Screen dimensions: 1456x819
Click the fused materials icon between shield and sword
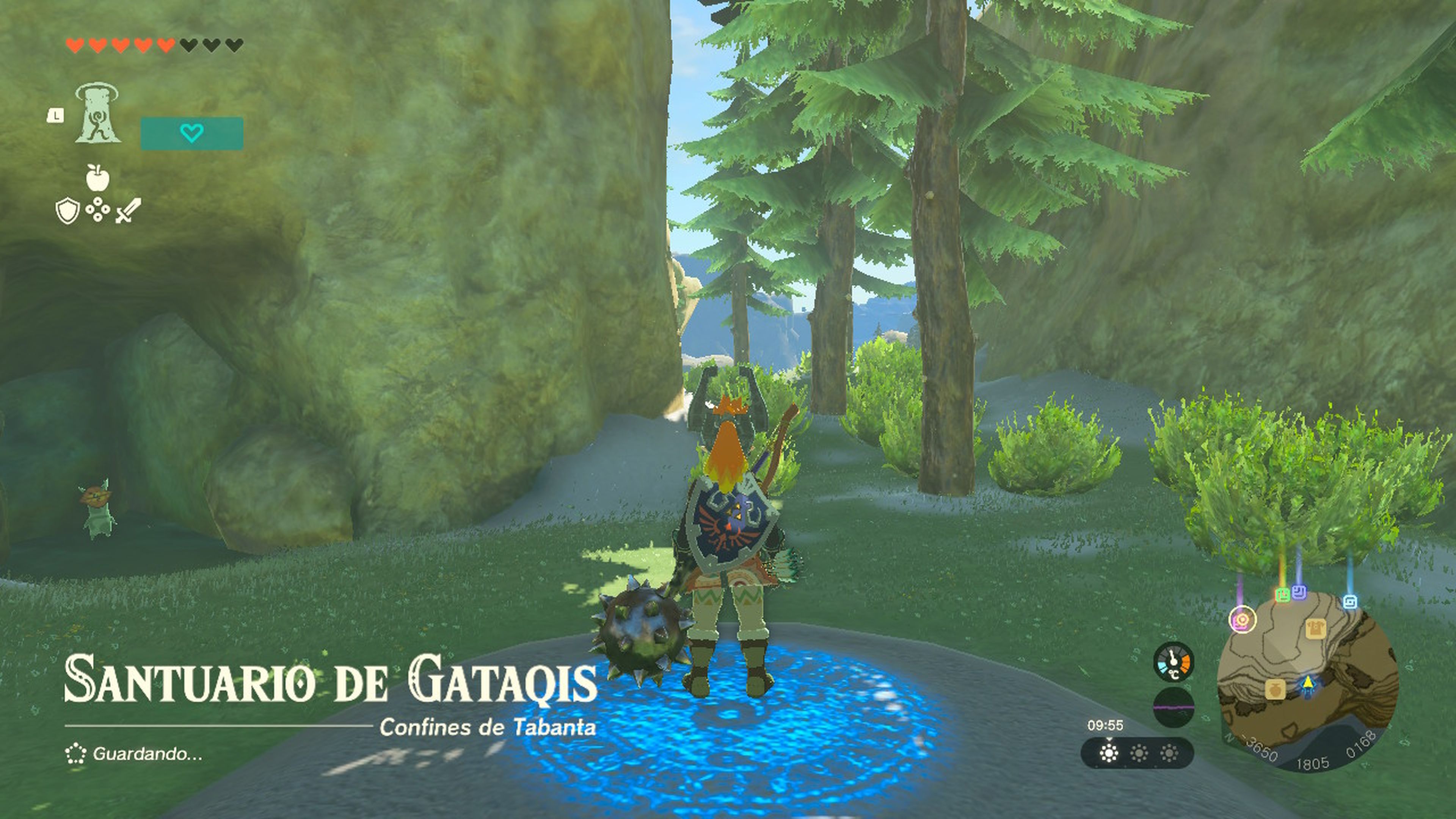point(98,211)
